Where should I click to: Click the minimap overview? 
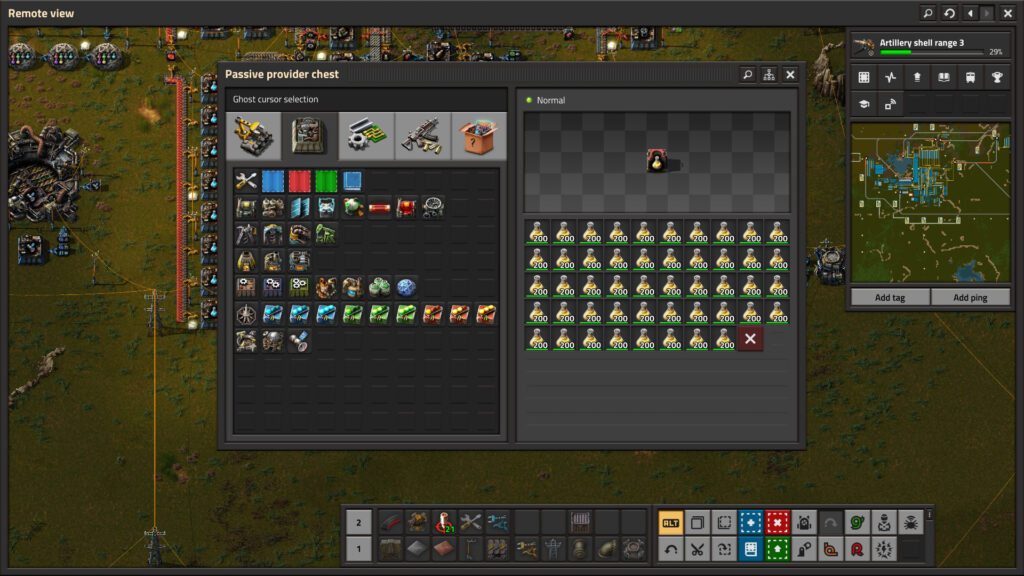pos(930,202)
